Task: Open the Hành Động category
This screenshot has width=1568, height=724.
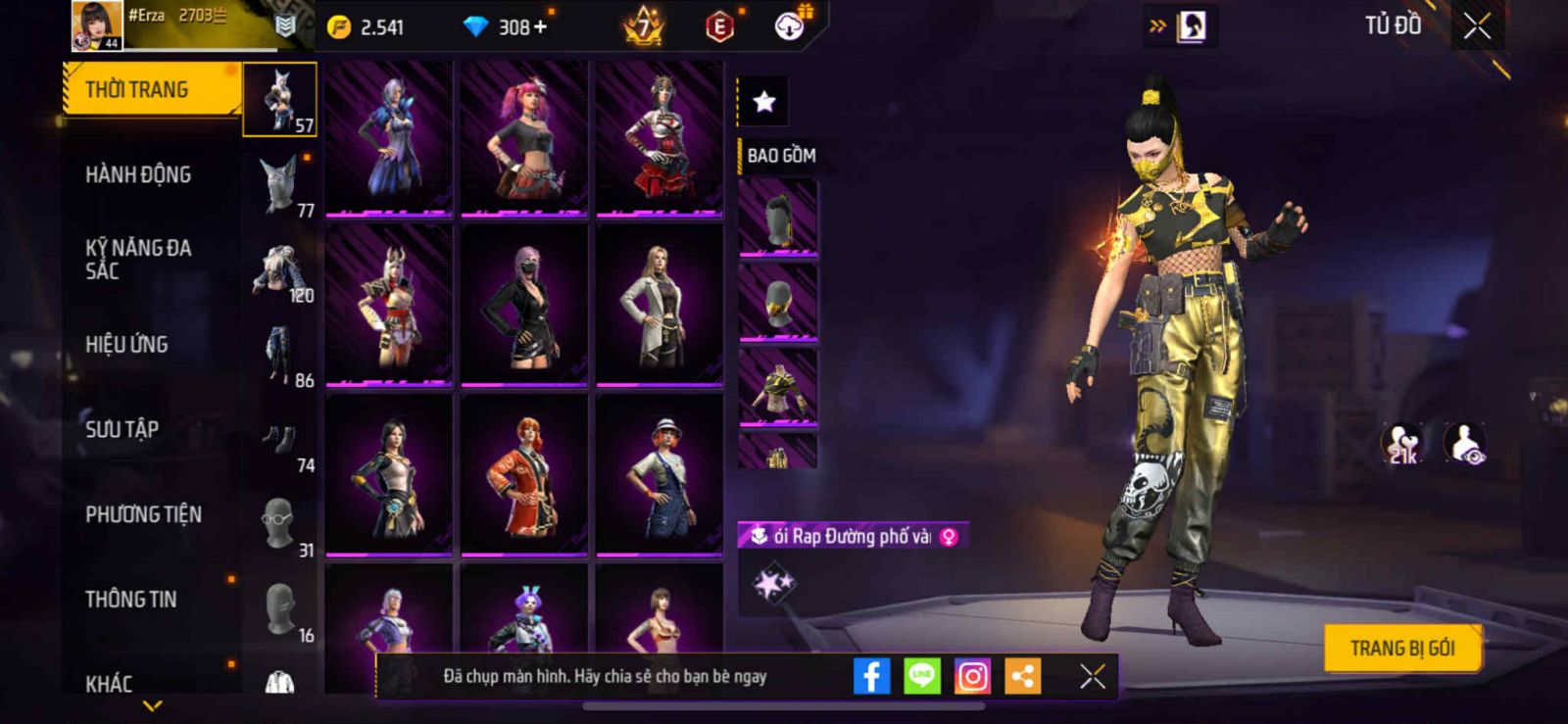Action: pyautogui.click(x=138, y=175)
